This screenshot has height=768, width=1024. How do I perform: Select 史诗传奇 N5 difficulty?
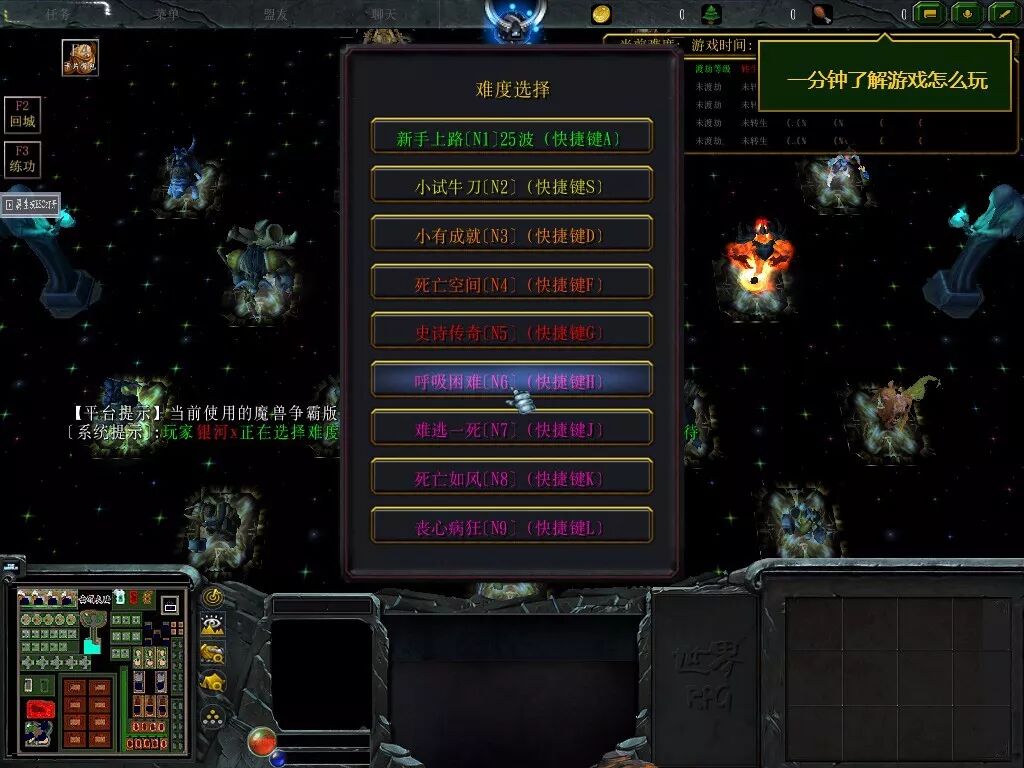[x=511, y=332]
